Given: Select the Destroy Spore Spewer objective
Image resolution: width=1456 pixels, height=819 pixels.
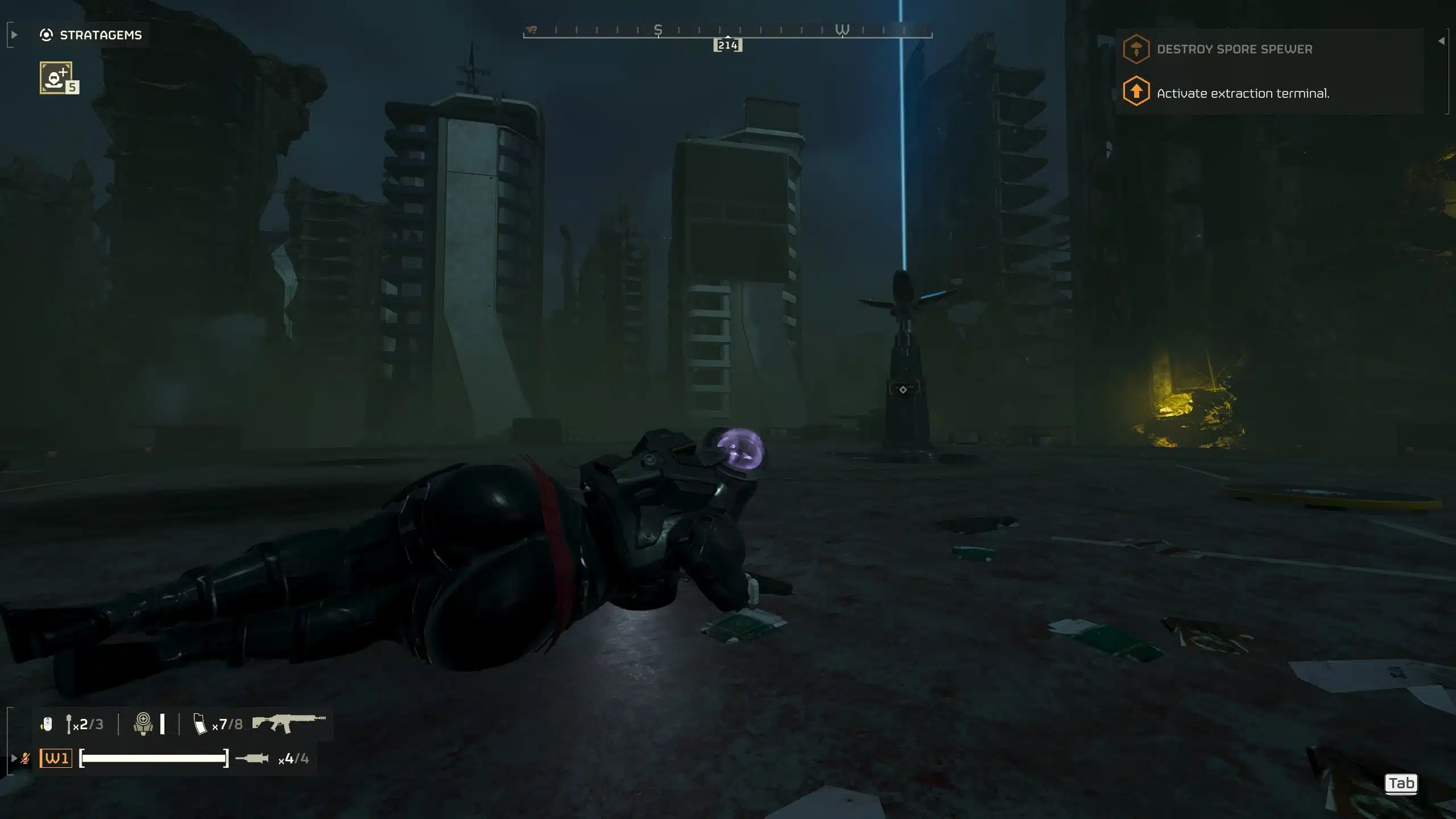Looking at the screenshot, I should (x=1234, y=49).
